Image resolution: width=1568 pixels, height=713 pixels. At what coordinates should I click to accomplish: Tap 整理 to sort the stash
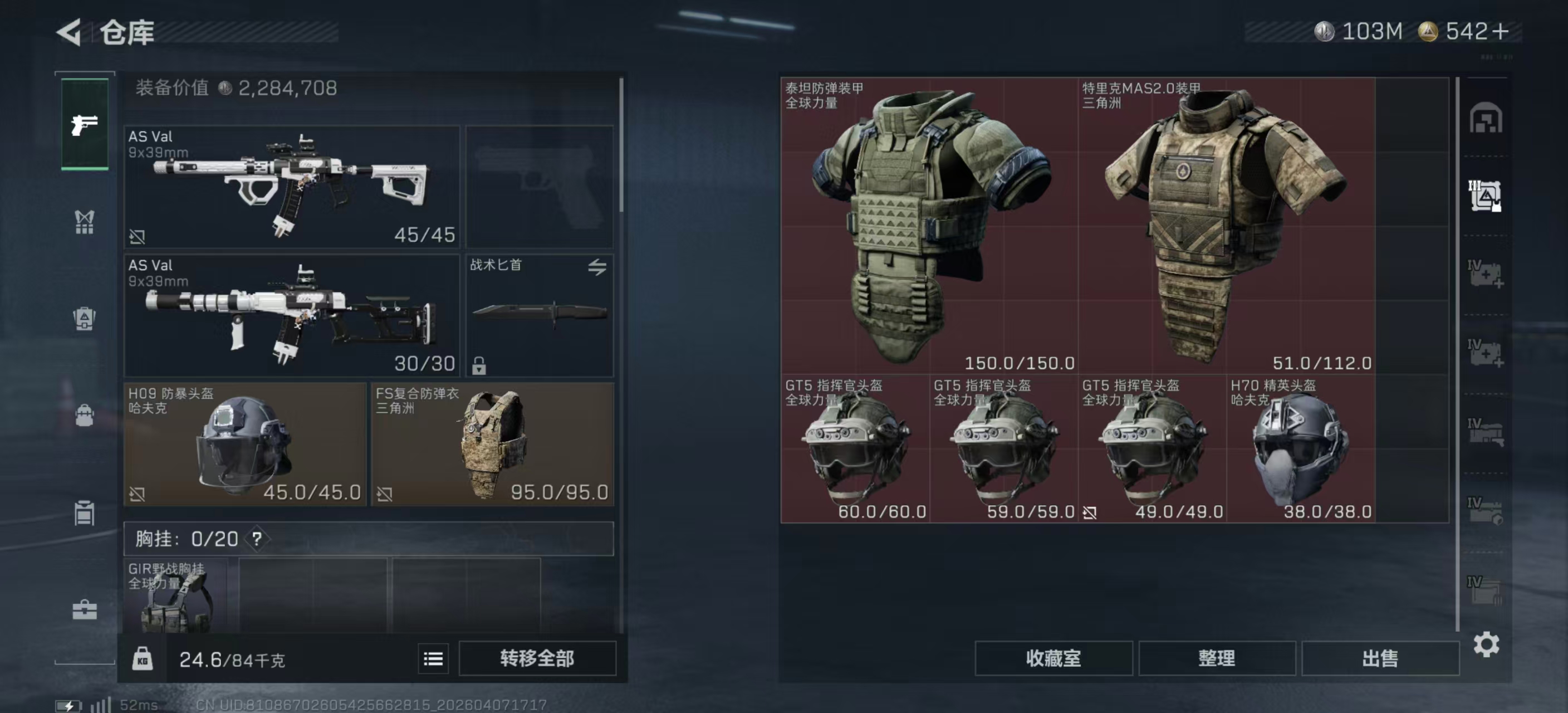(1216, 658)
